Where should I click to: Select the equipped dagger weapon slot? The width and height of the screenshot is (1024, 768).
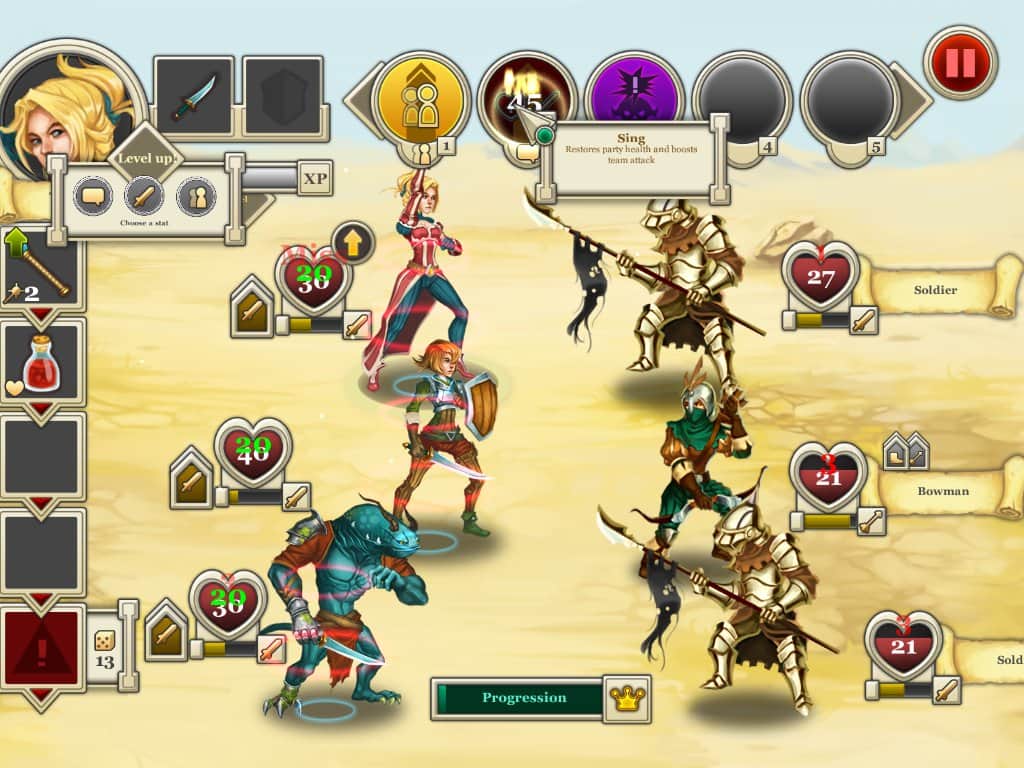[x=193, y=97]
